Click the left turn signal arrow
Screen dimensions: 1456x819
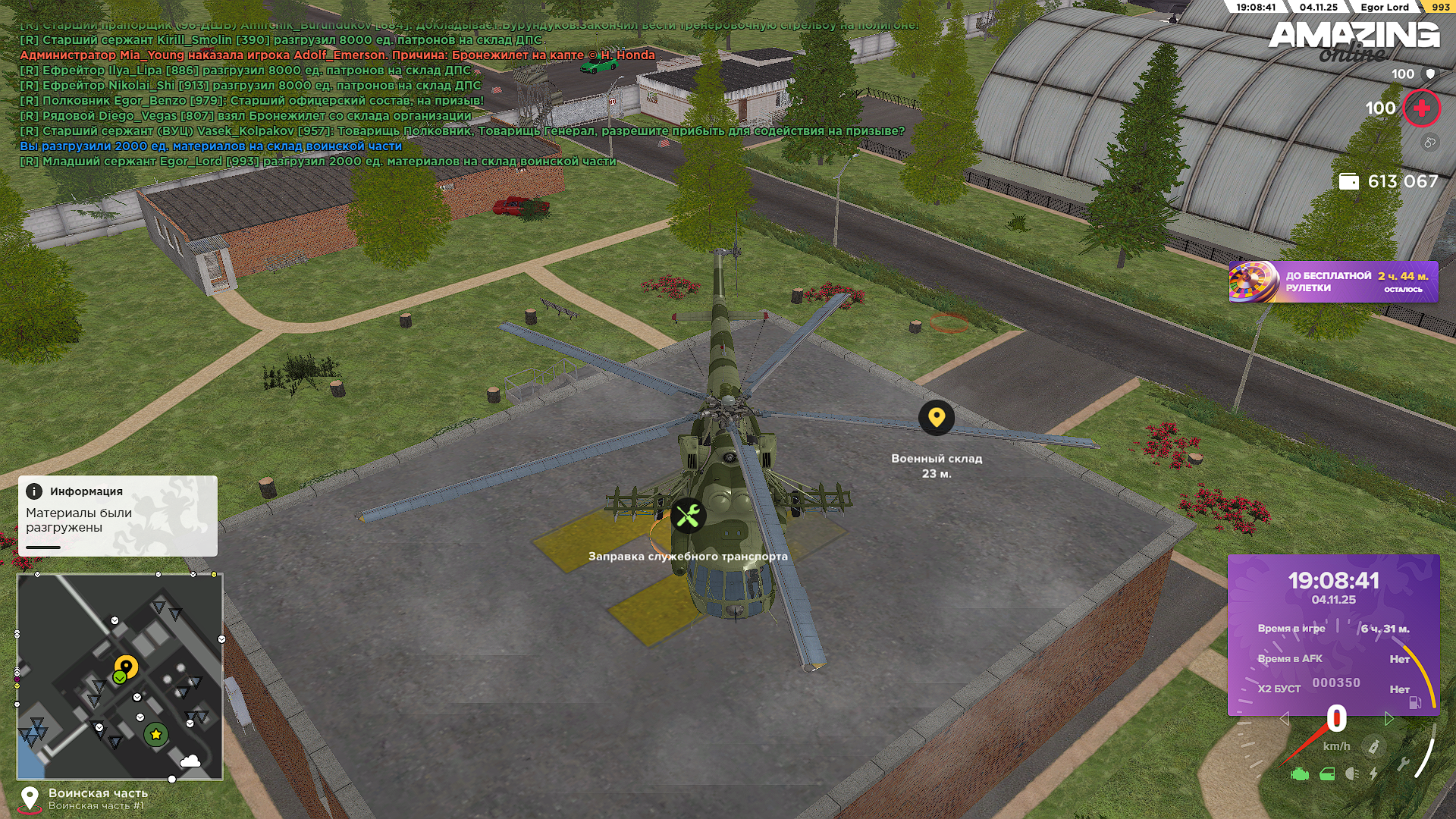coord(1284,718)
